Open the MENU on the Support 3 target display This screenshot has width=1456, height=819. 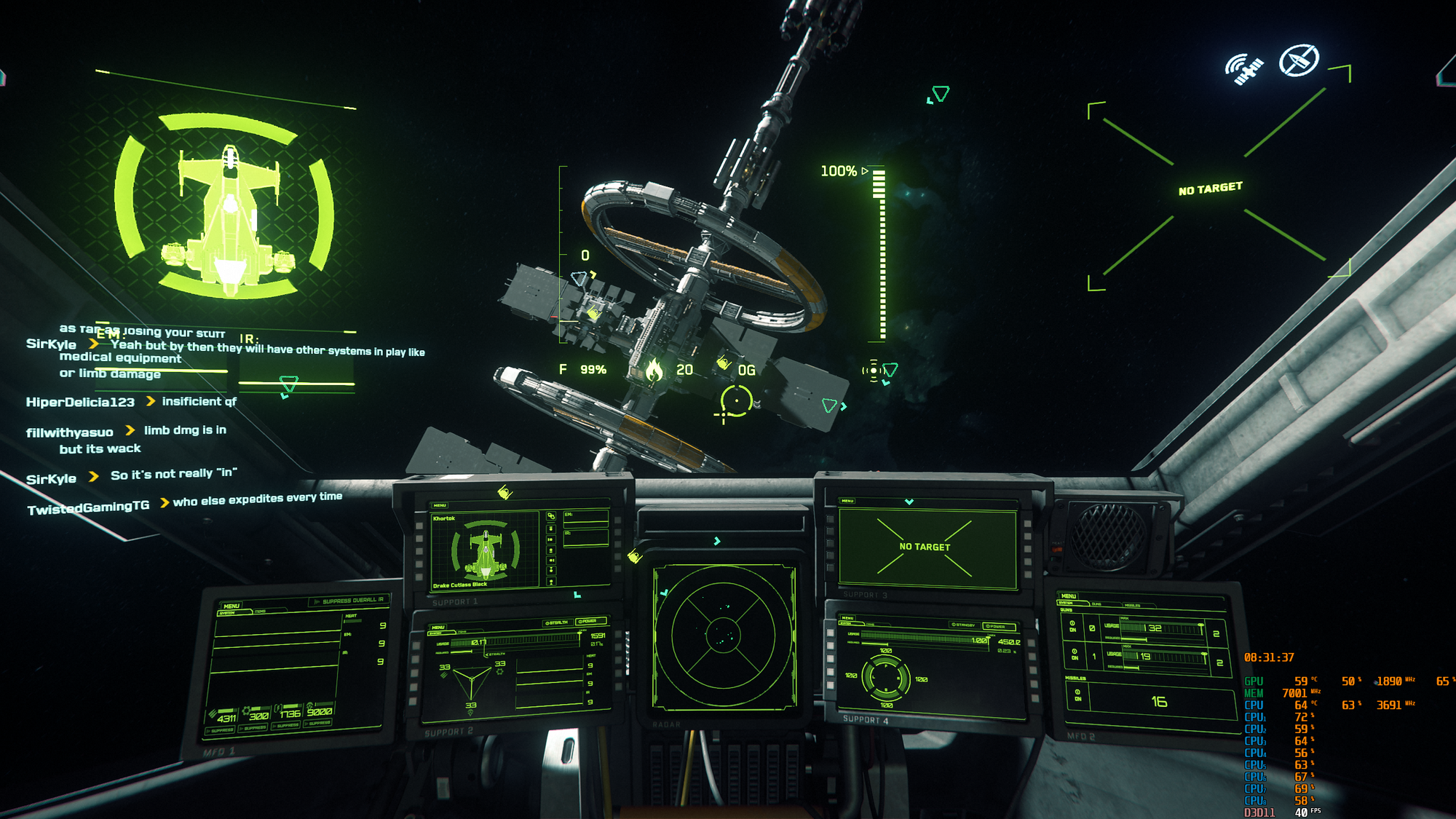pyautogui.click(x=847, y=501)
